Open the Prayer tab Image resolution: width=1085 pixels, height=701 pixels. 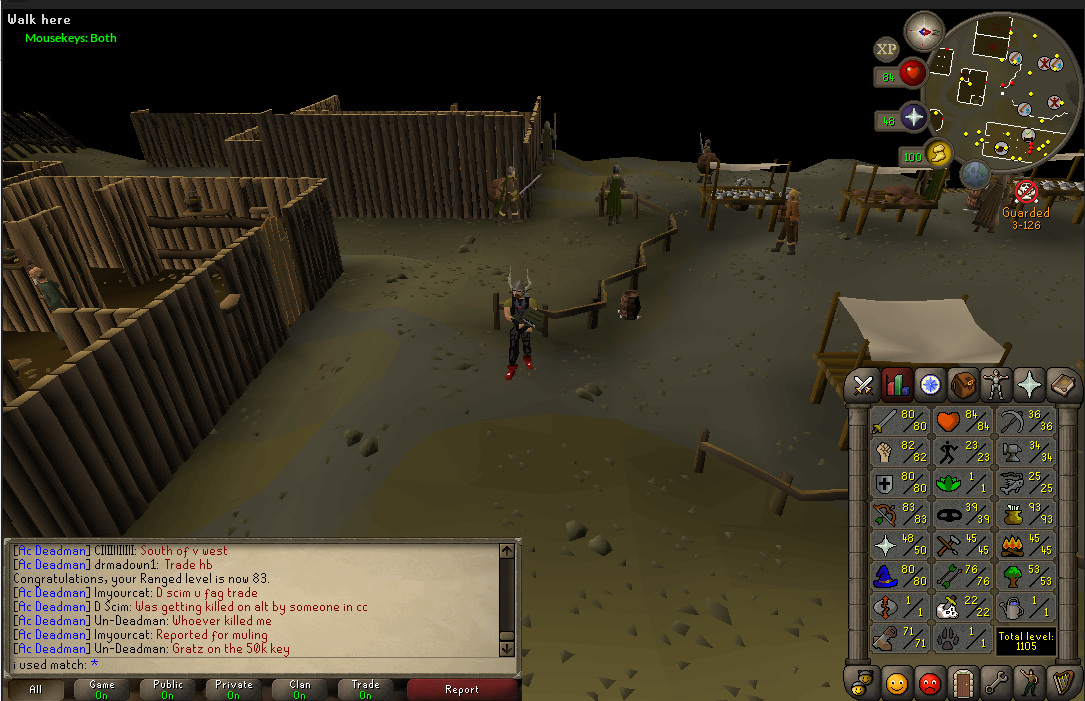pos(1028,384)
